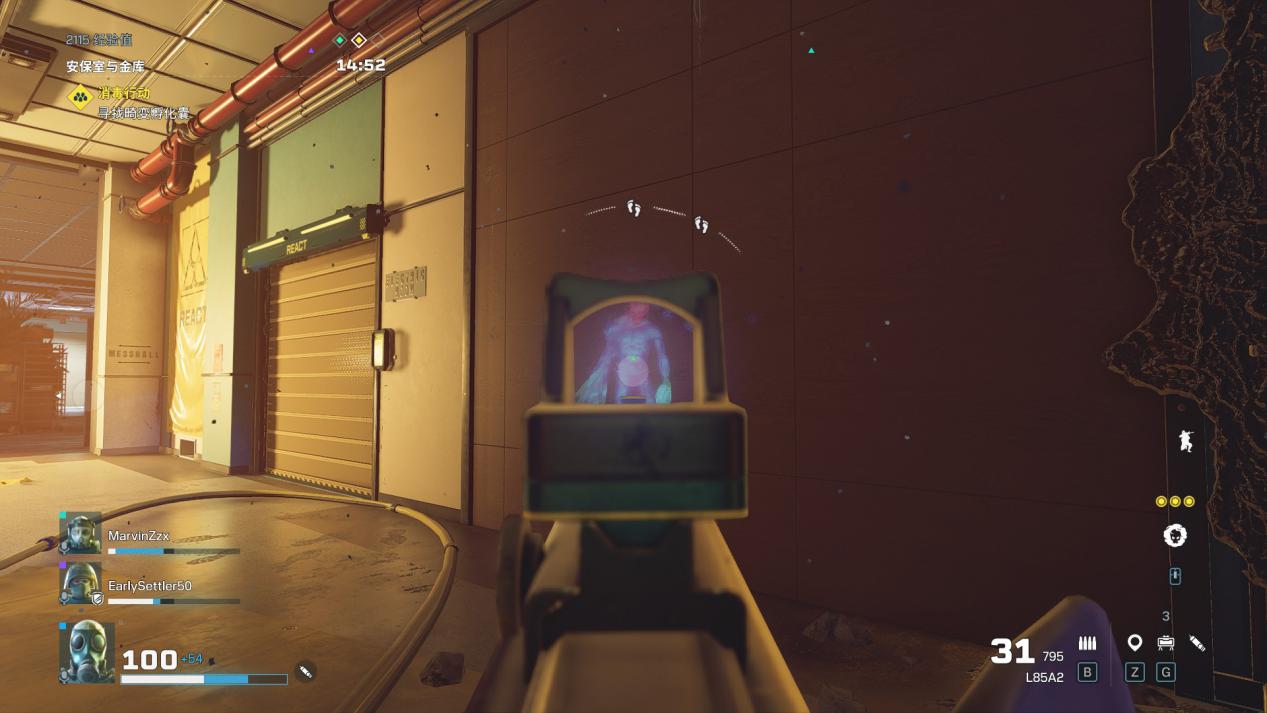Select EarlySettler50's teammate portrait
Screen dimensions: 1267x713
coord(80,583)
